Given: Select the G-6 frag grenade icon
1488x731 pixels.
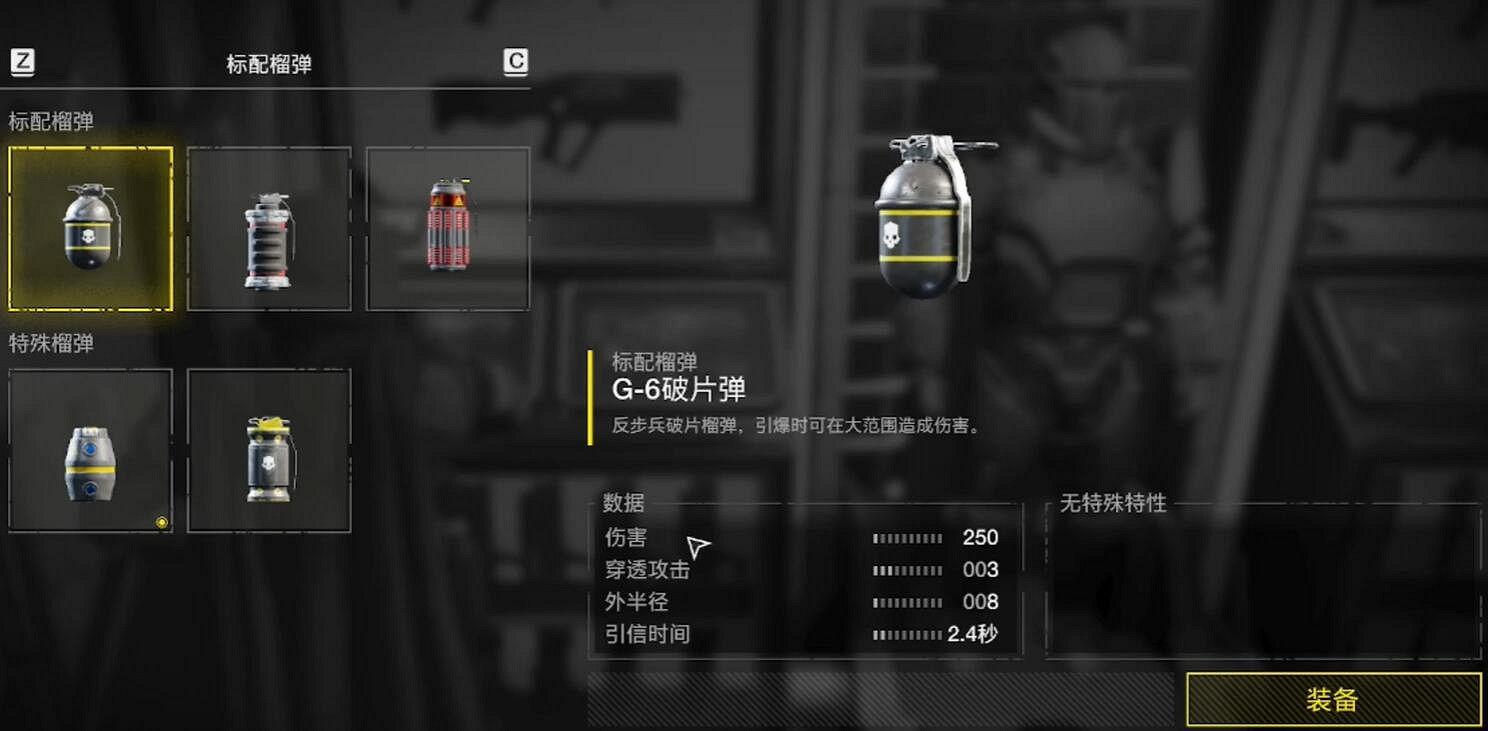Looking at the screenshot, I should click(89, 229).
